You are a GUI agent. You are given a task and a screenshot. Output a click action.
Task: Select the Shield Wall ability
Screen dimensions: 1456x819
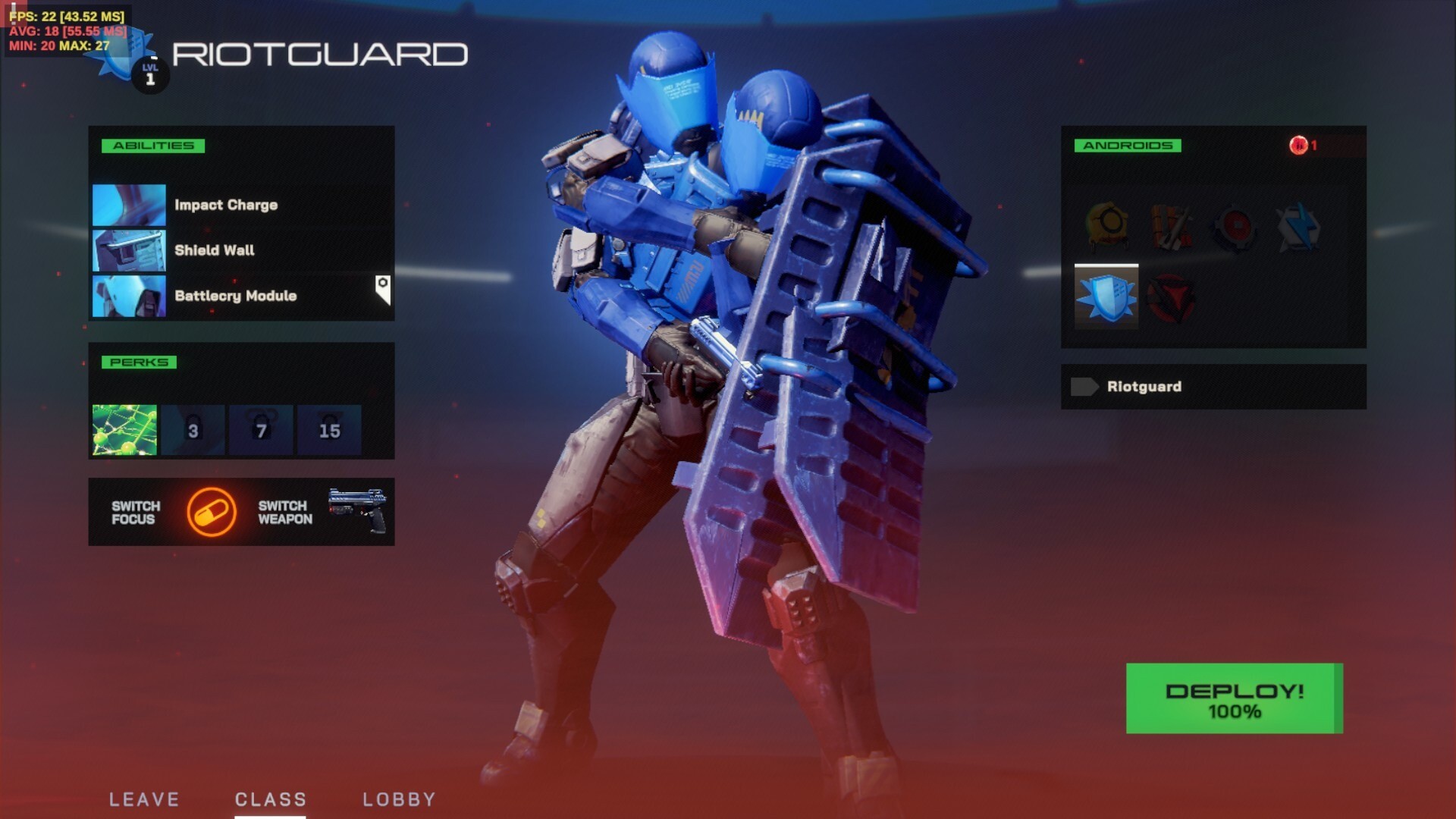(214, 250)
